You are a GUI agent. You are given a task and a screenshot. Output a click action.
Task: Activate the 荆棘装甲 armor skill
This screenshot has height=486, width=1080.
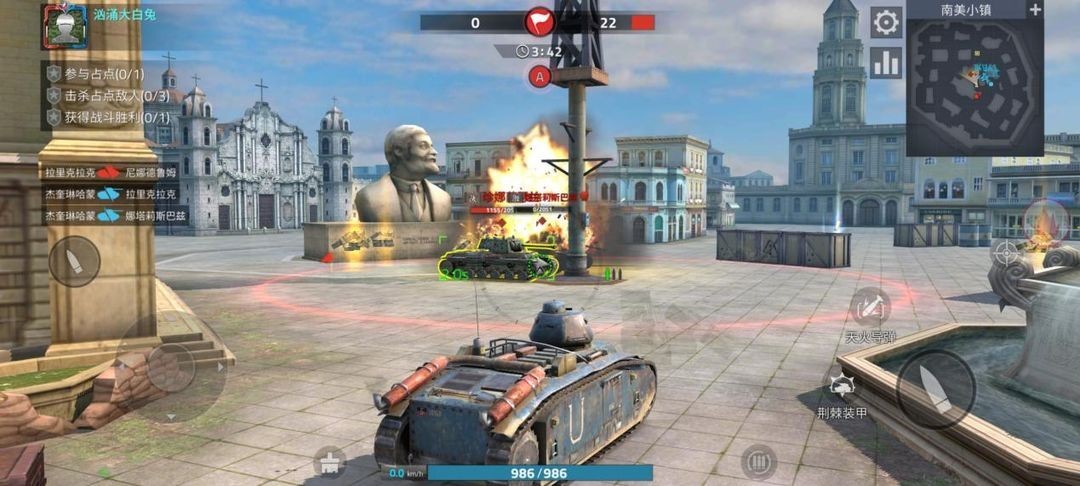click(x=841, y=384)
